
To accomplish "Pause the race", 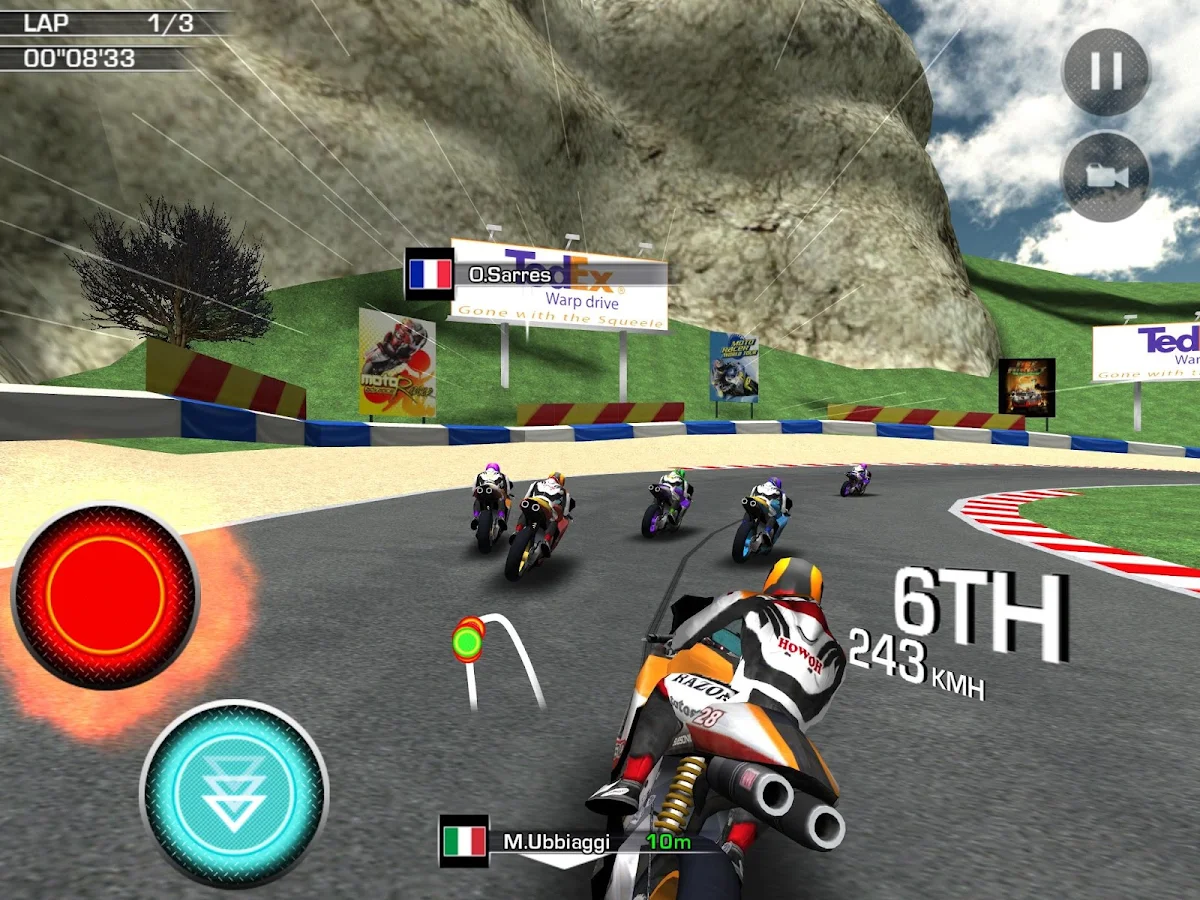I will [1106, 72].
